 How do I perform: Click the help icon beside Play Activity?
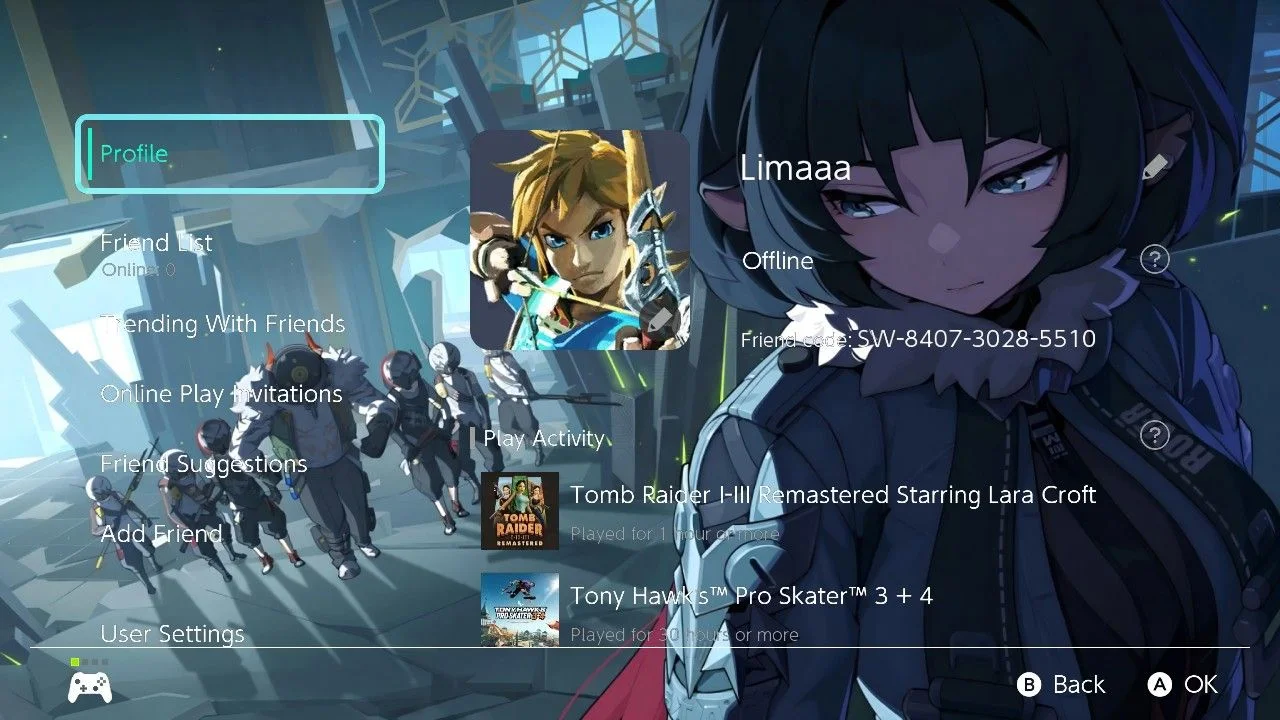1155,435
